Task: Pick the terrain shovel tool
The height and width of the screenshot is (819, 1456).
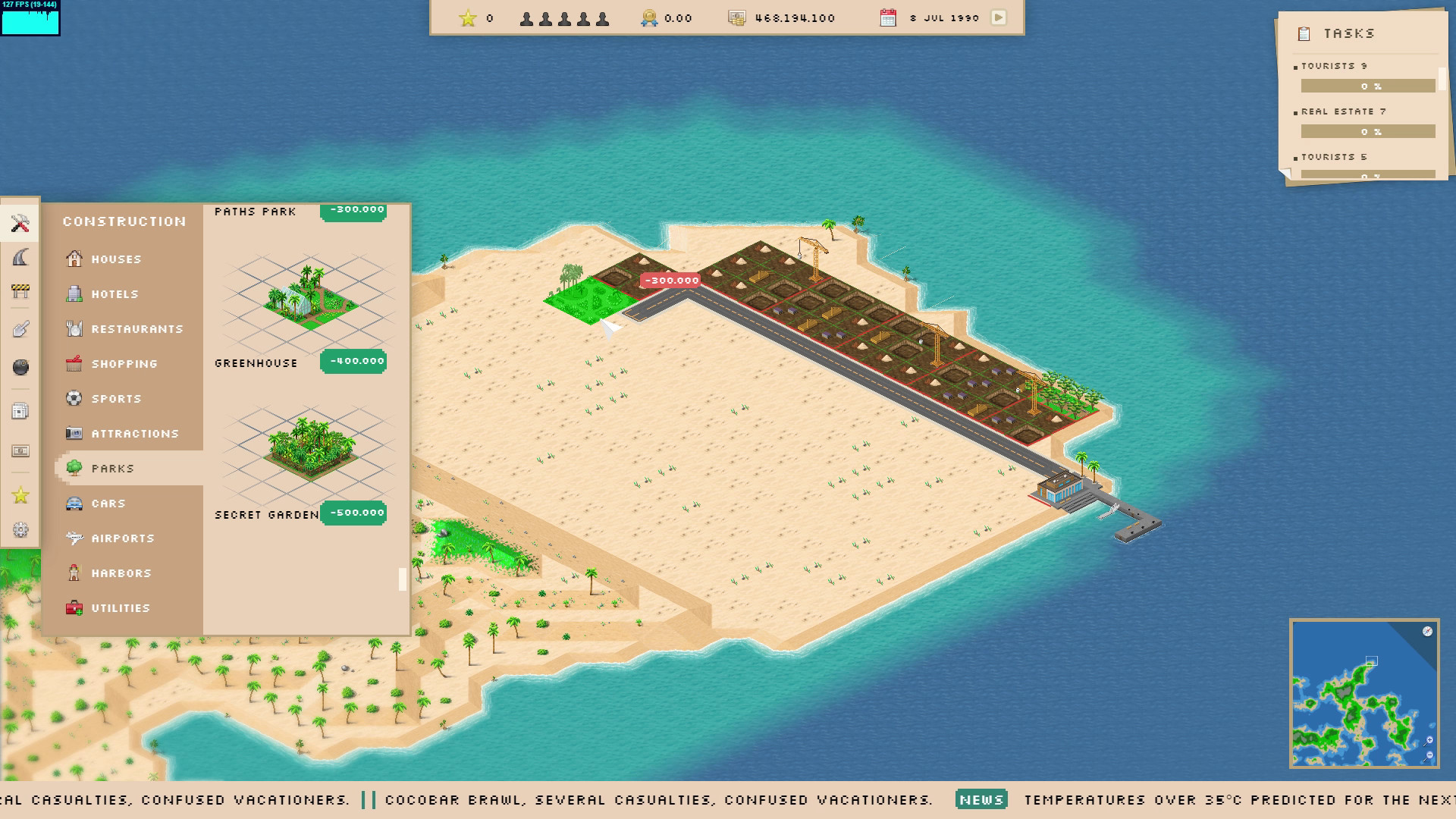Action: [20, 326]
